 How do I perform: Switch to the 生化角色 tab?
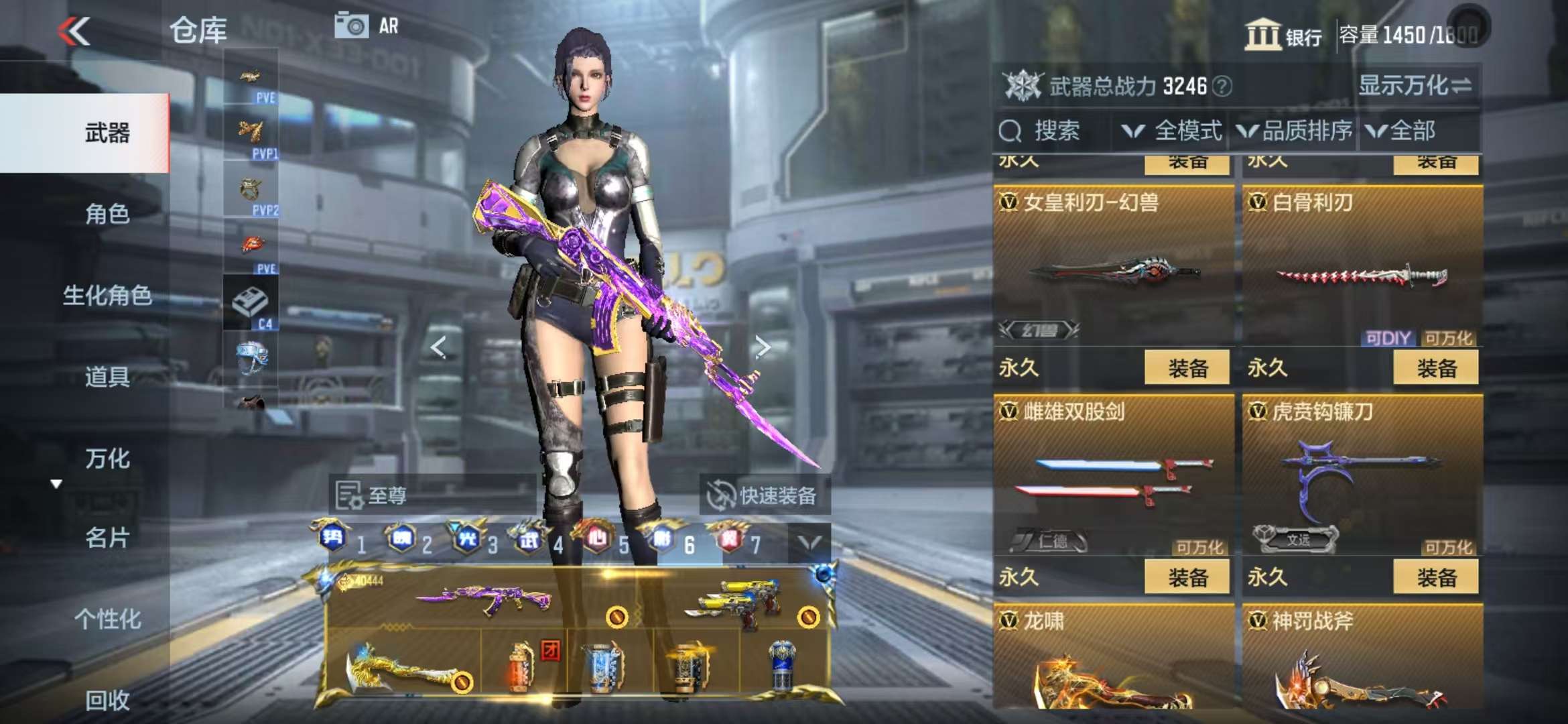(107, 295)
